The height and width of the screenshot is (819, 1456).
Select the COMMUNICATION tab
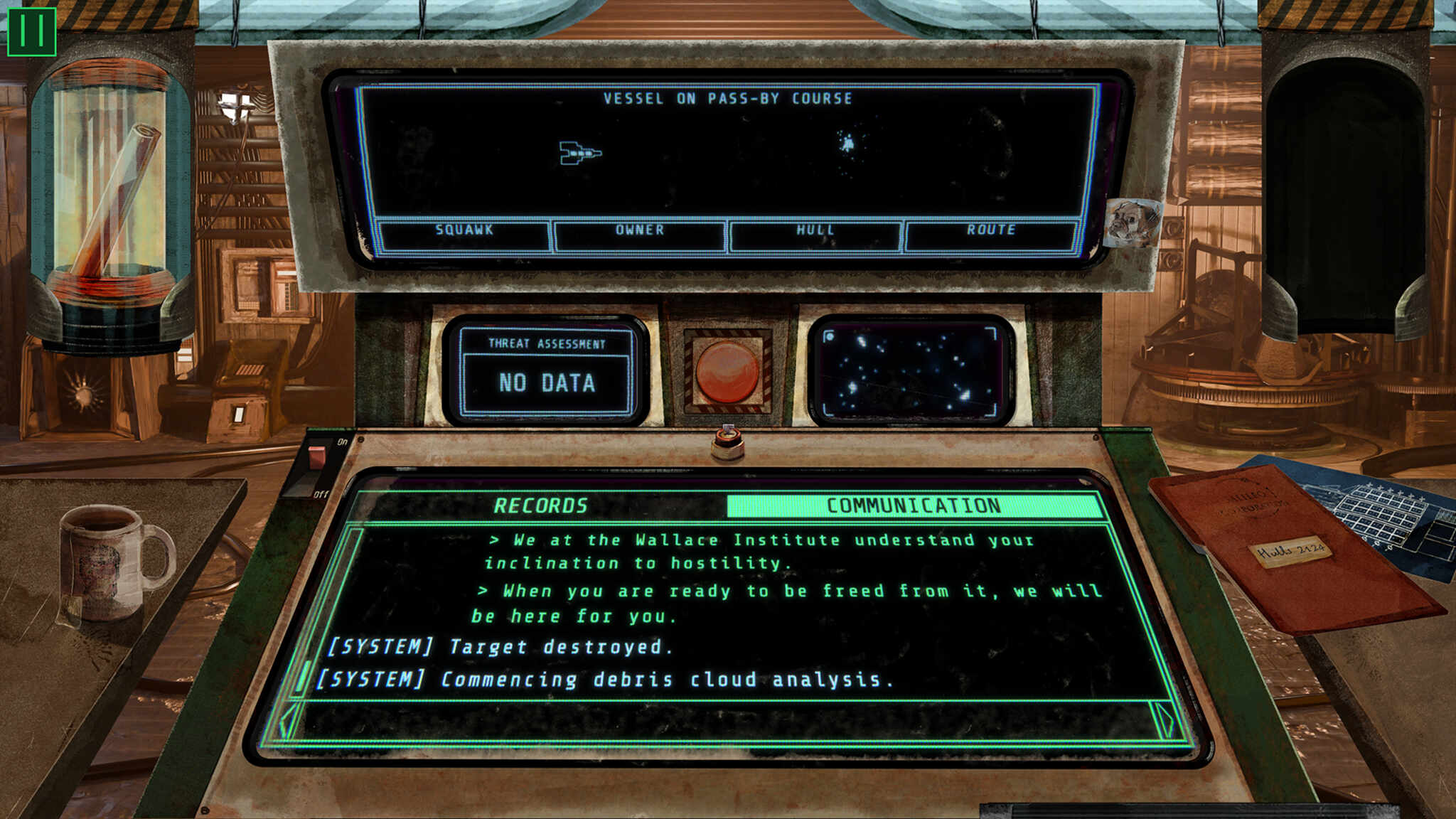point(914,505)
